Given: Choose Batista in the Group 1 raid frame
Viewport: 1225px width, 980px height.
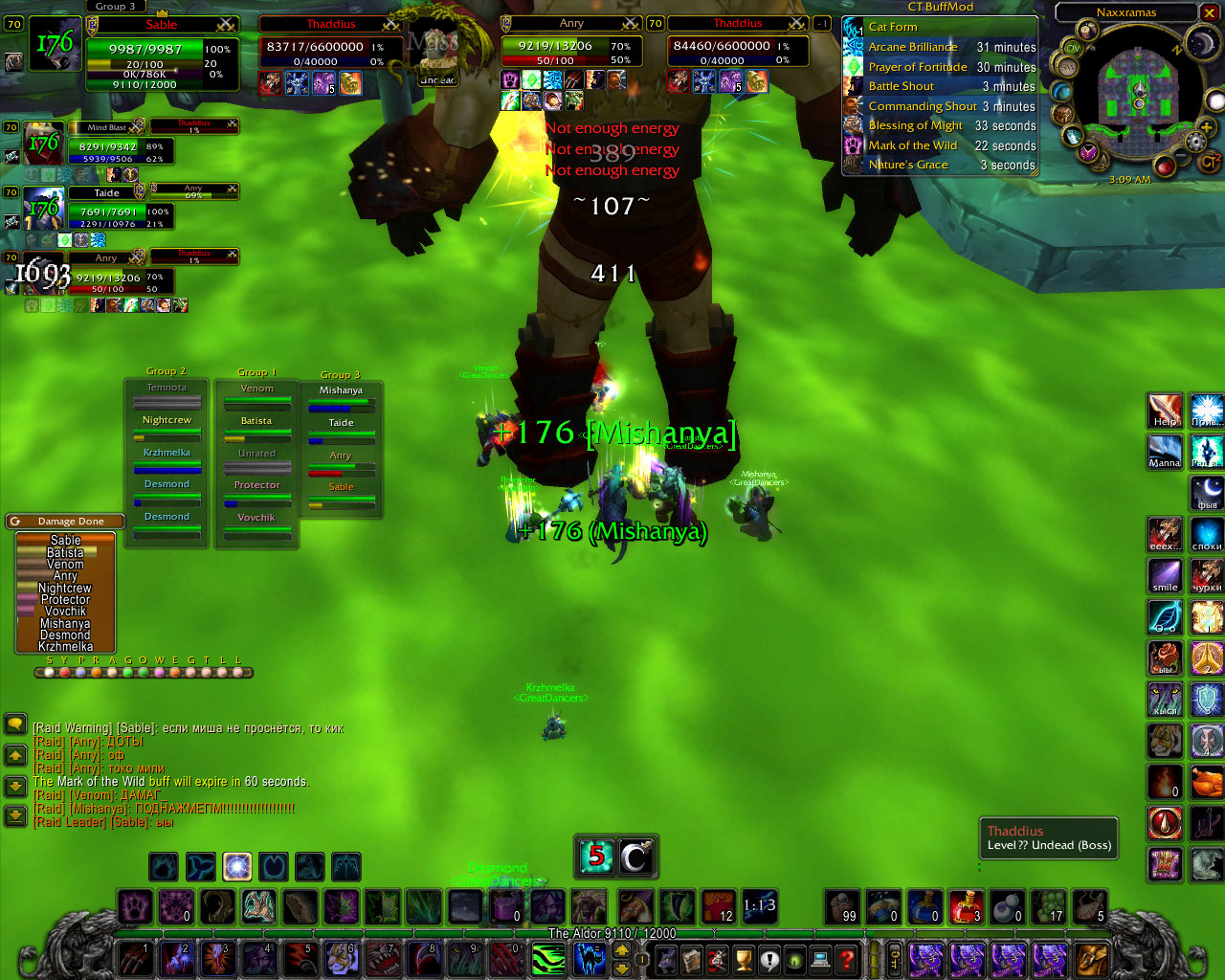Looking at the screenshot, I should (x=256, y=421).
